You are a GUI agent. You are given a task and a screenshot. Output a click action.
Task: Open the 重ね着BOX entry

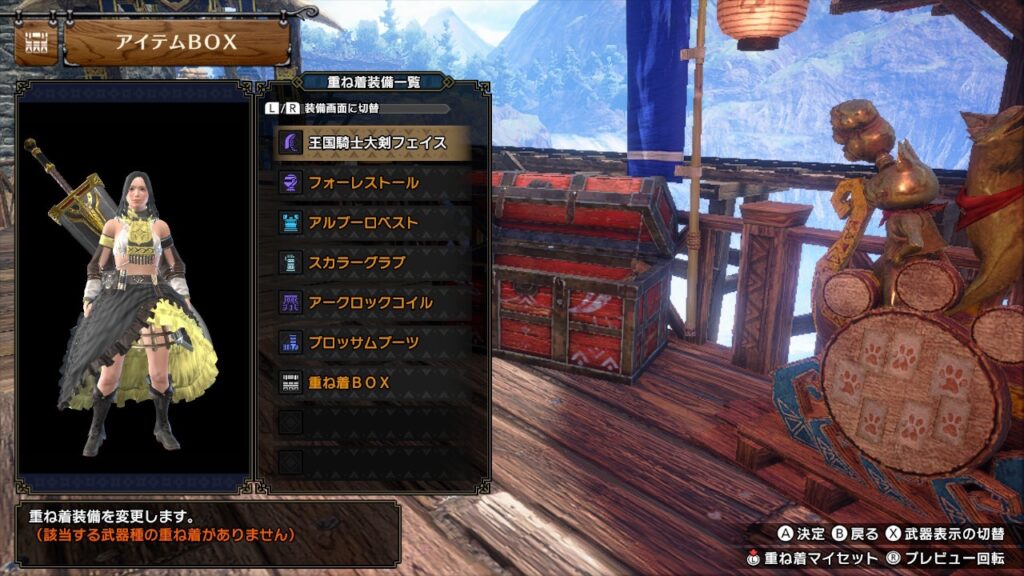372,383
